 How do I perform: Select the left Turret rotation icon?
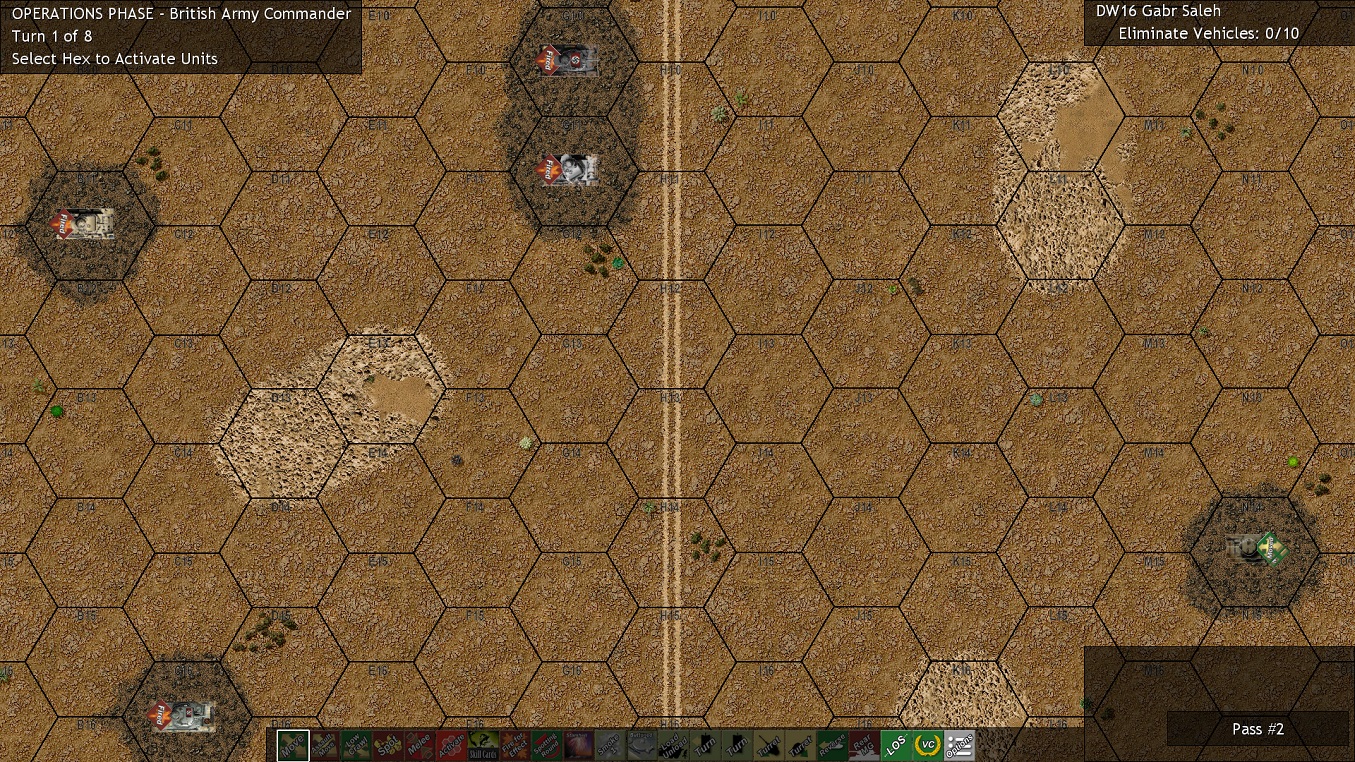click(768, 745)
